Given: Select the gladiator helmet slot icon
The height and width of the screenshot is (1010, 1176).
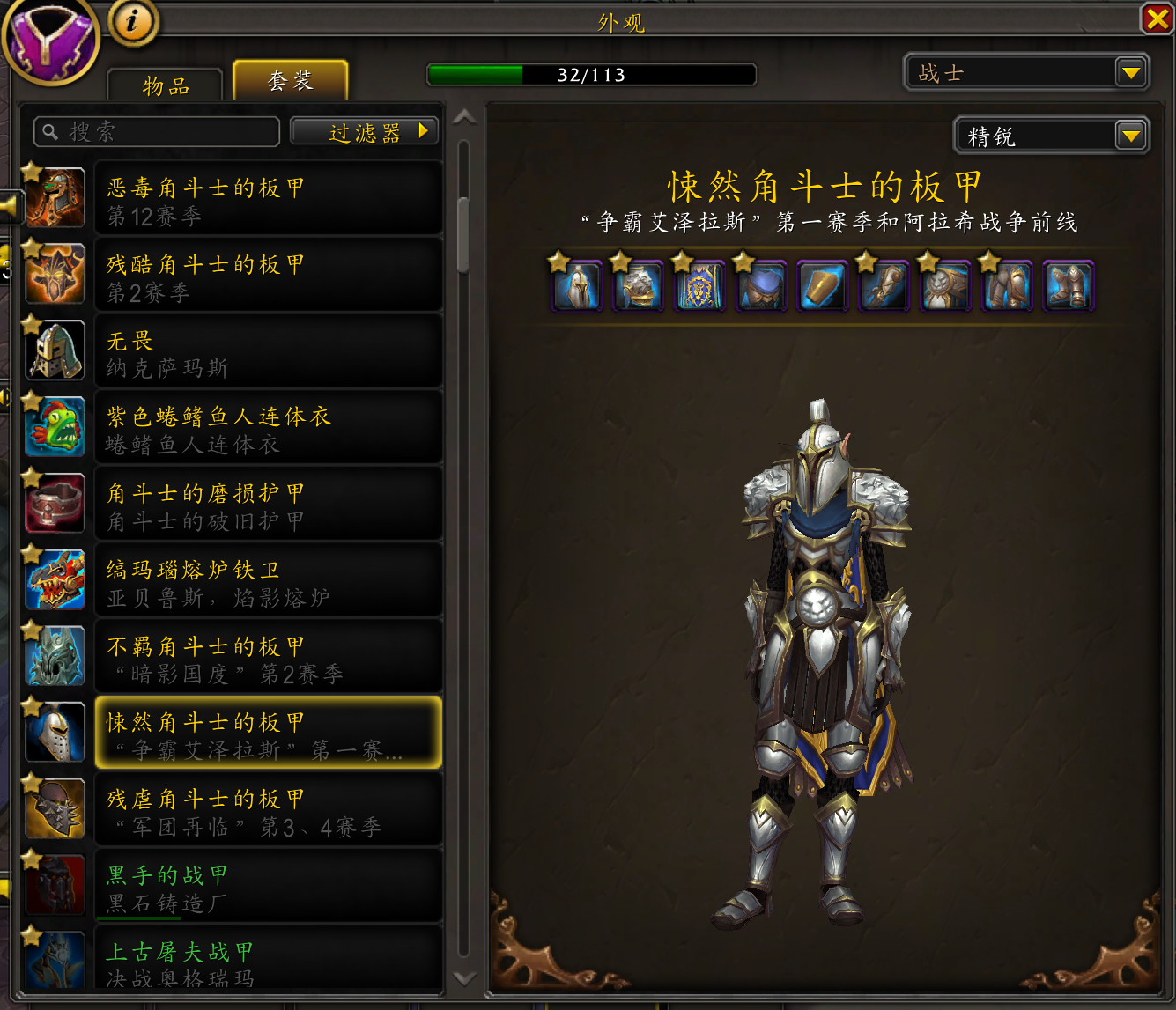Looking at the screenshot, I should (x=577, y=285).
